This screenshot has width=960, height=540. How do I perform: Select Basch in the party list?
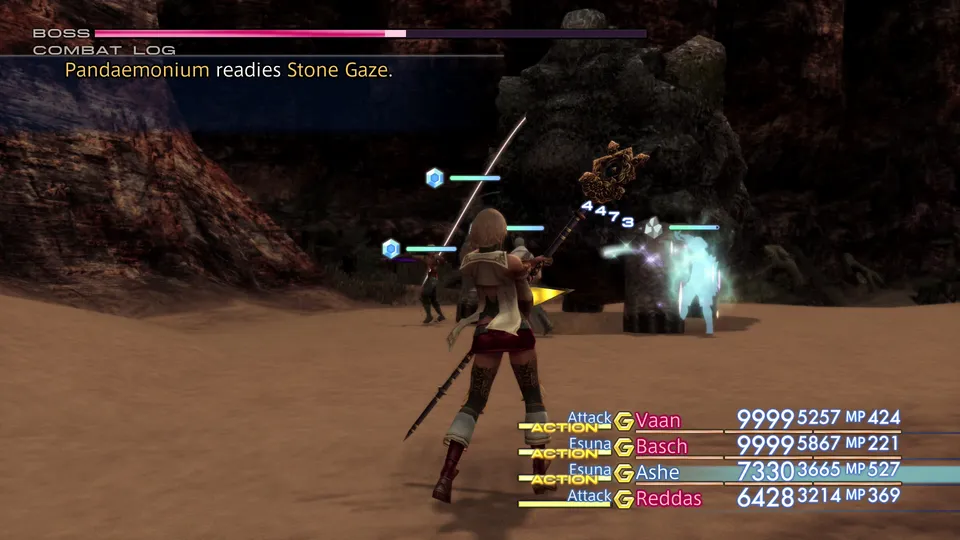(x=661, y=446)
